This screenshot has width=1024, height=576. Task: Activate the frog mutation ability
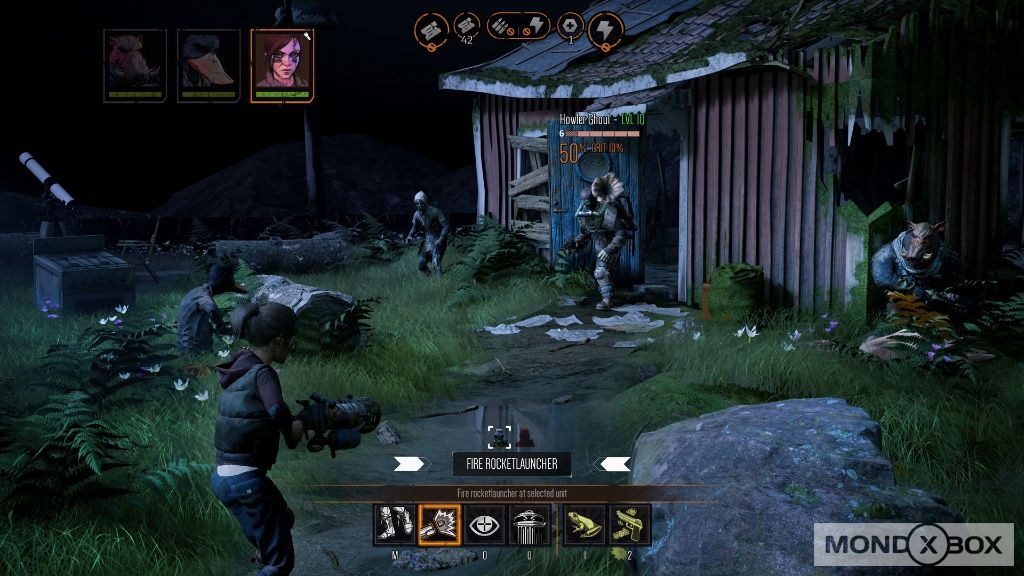pos(584,524)
